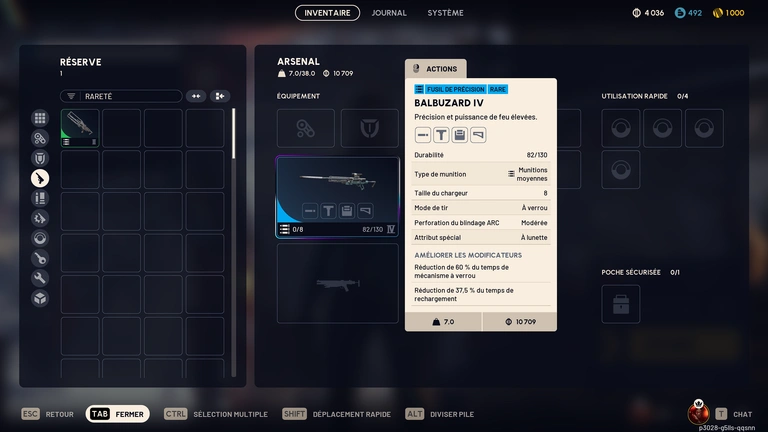The width and height of the screenshot is (768, 432).
Task: Filter reserve by ammunition category
Action: [40, 198]
